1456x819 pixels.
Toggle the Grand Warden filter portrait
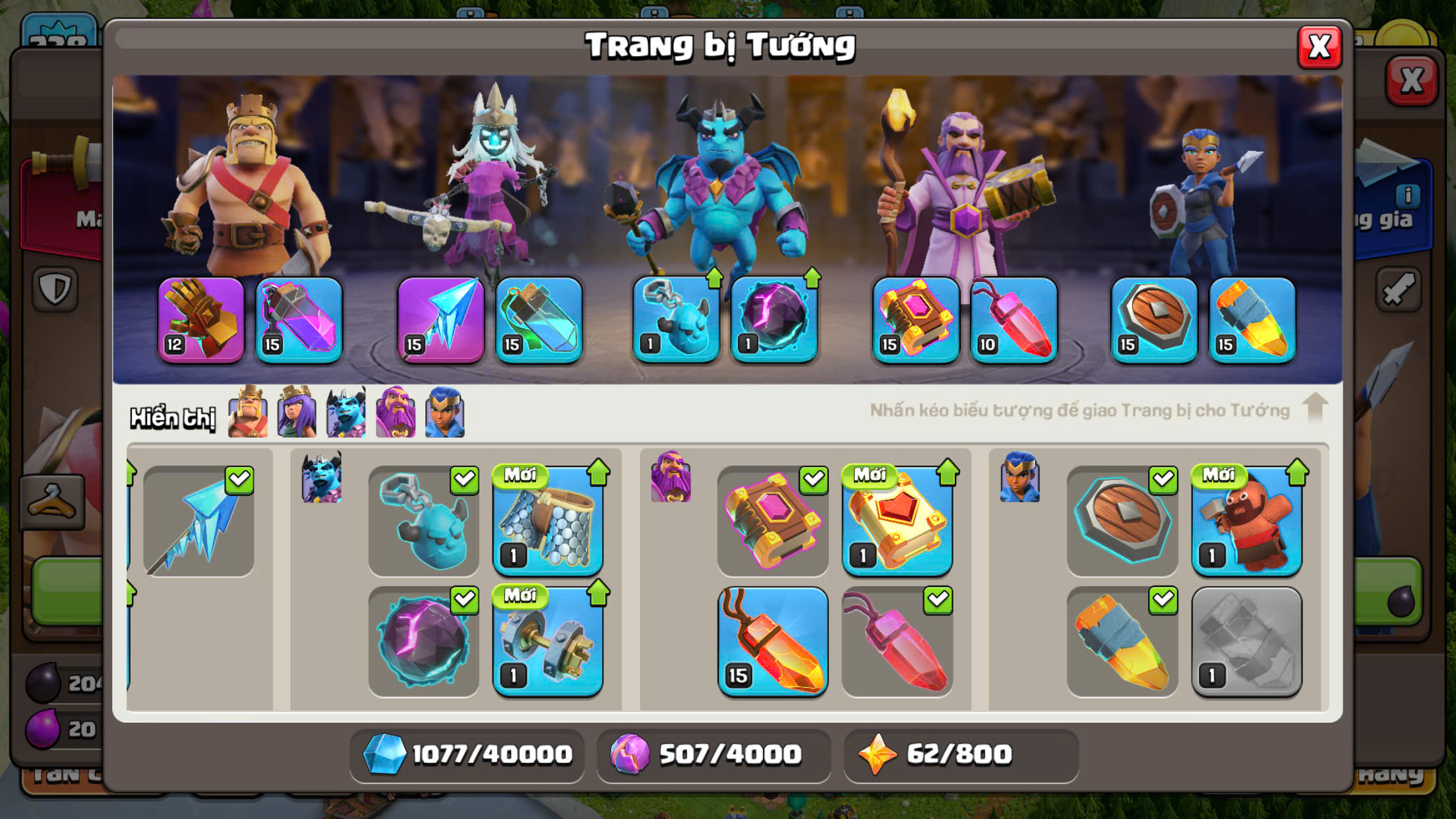(x=396, y=413)
